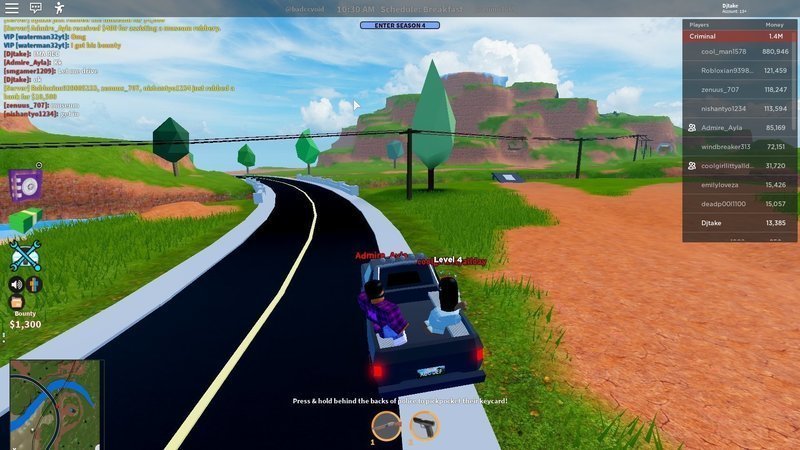Image resolution: width=800 pixels, height=450 pixels.
Task: Select Admire_Ayla in the leaderboard
Action: coord(739,127)
